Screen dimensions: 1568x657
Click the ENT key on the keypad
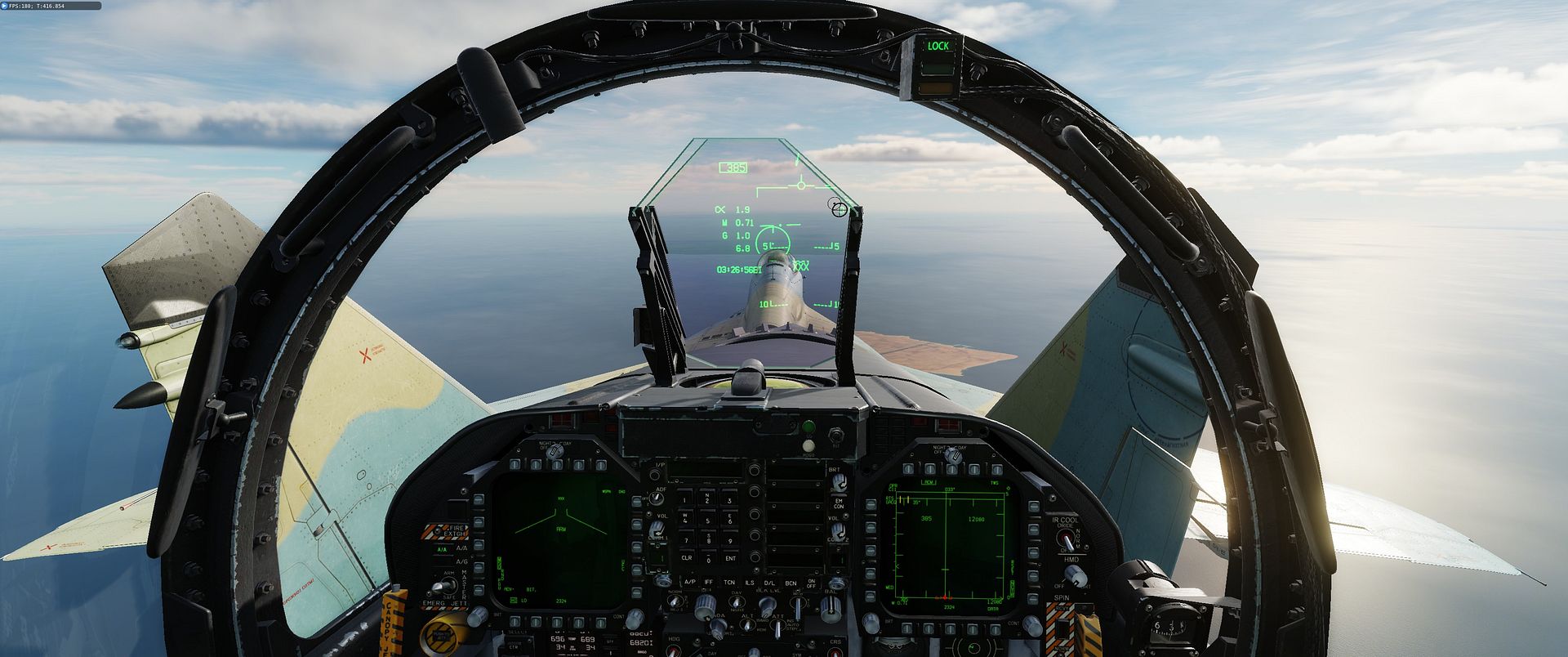pos(729,558)
